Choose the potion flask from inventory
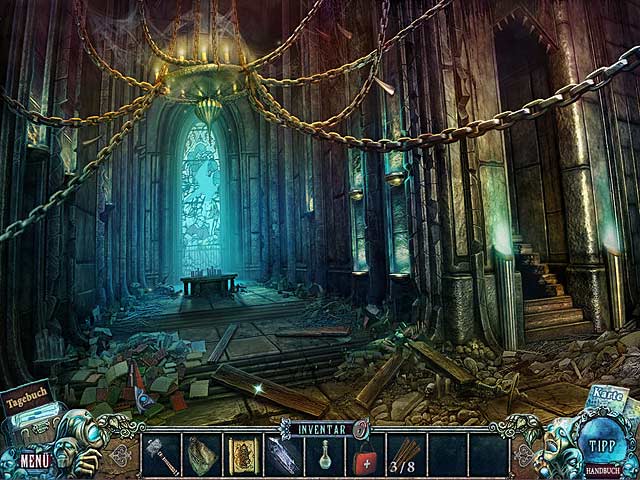 click(324, 456)
